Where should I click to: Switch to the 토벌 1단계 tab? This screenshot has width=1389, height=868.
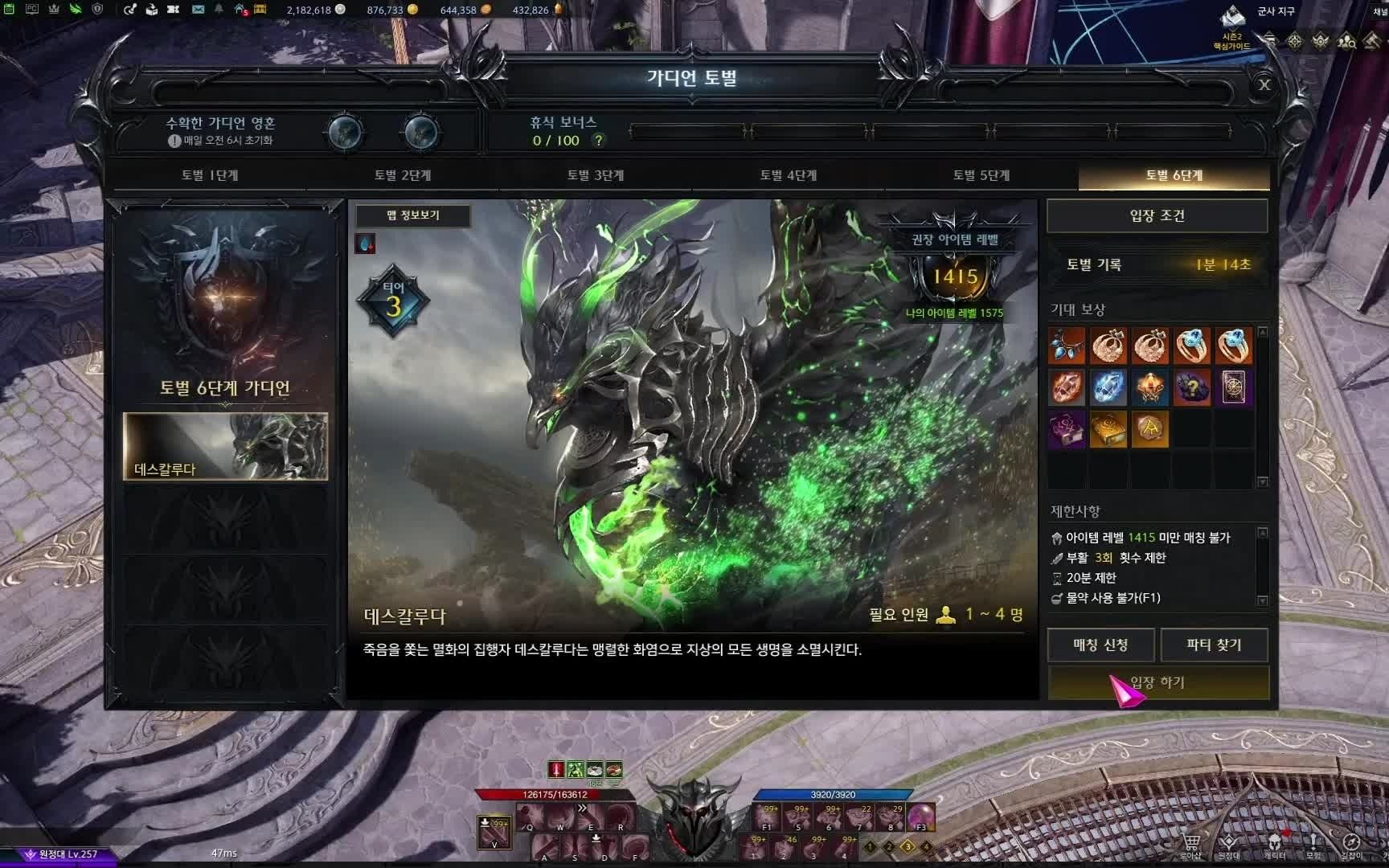210,175
